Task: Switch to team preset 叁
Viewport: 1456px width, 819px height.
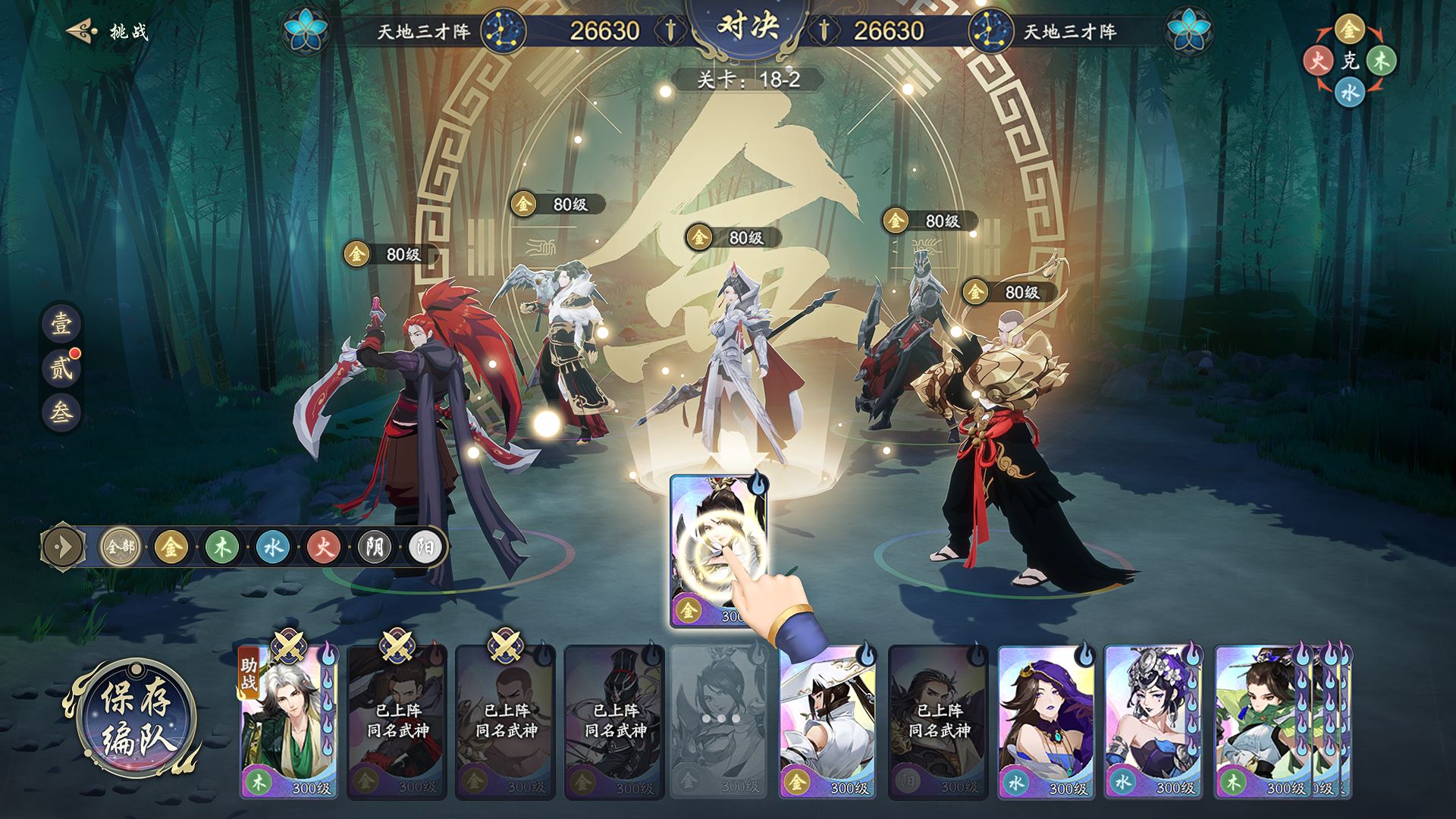Action: pos(61,412)
